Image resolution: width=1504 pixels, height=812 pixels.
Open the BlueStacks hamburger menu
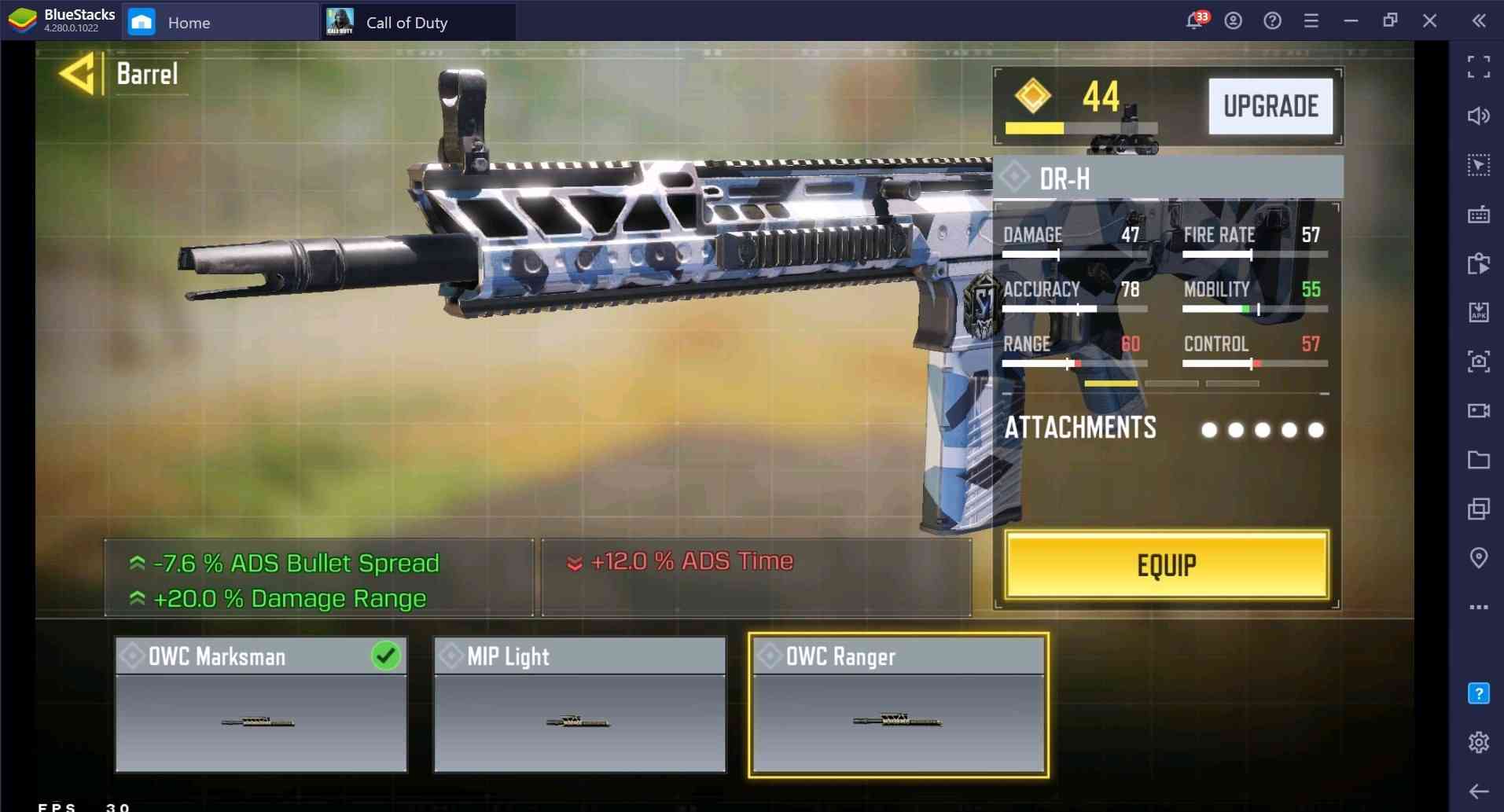point(1311,21)
